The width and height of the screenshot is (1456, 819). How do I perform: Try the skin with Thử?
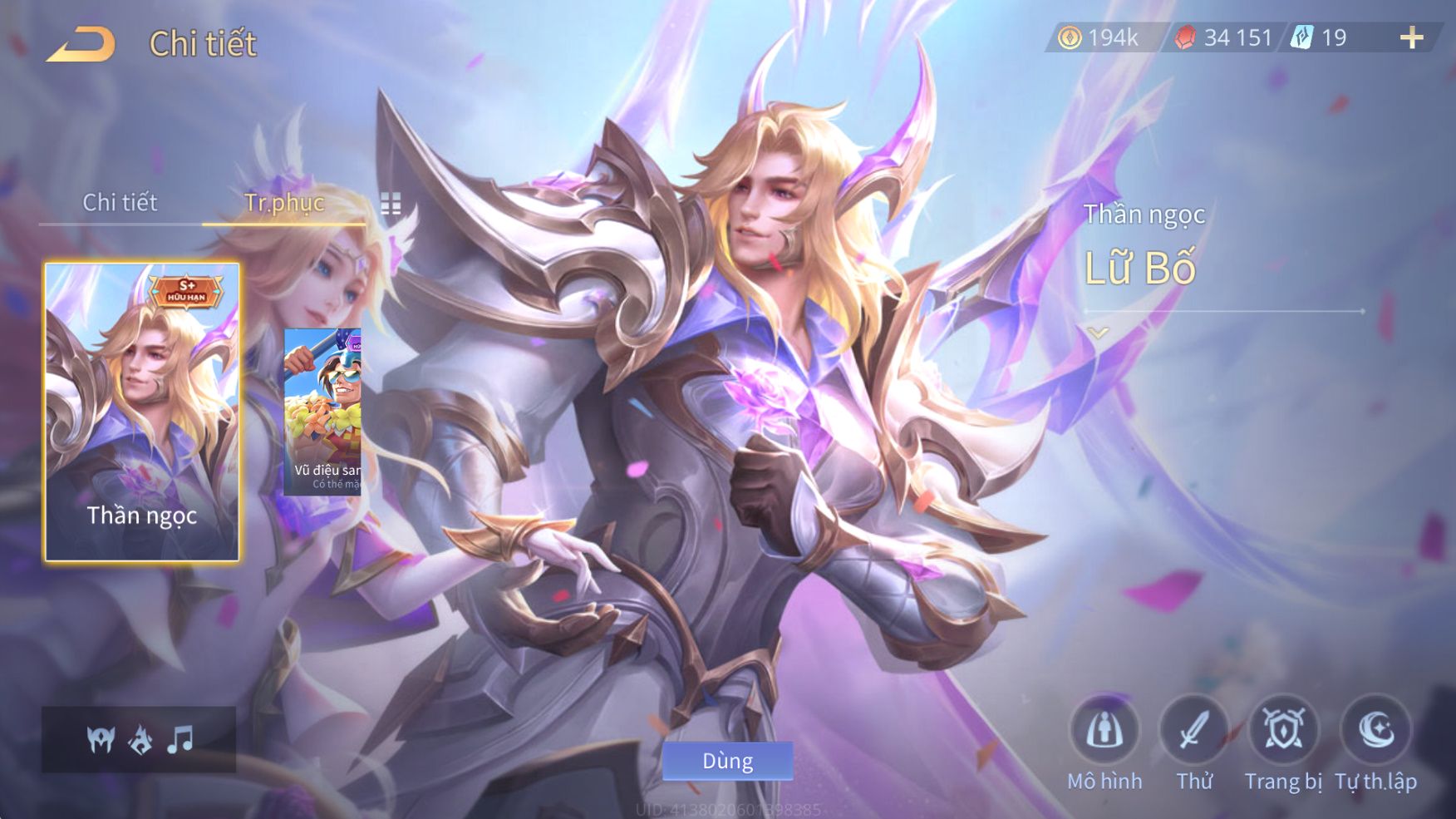click(x=1194, y=731)
